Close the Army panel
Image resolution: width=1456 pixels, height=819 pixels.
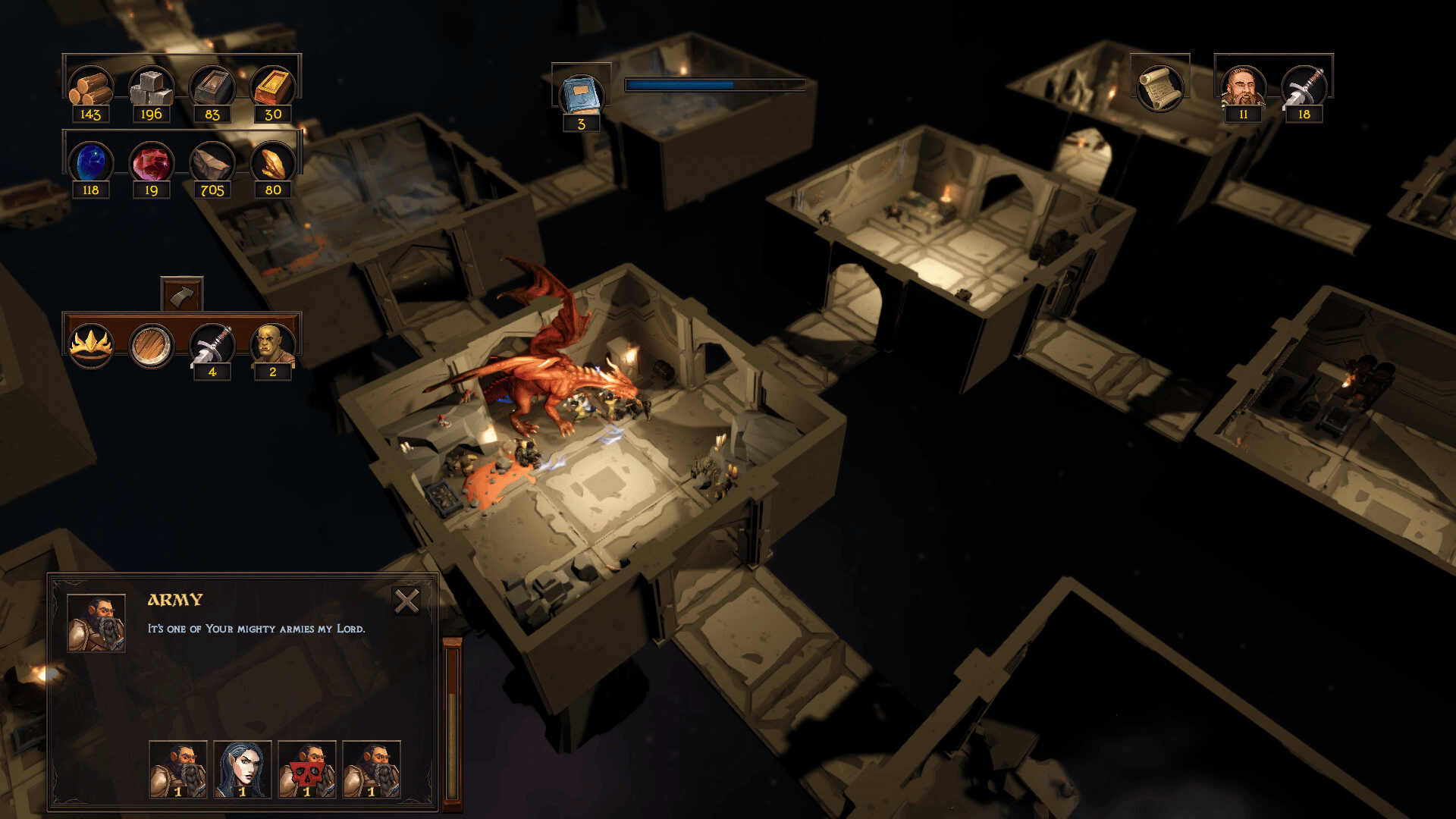(x=406, y=601)
